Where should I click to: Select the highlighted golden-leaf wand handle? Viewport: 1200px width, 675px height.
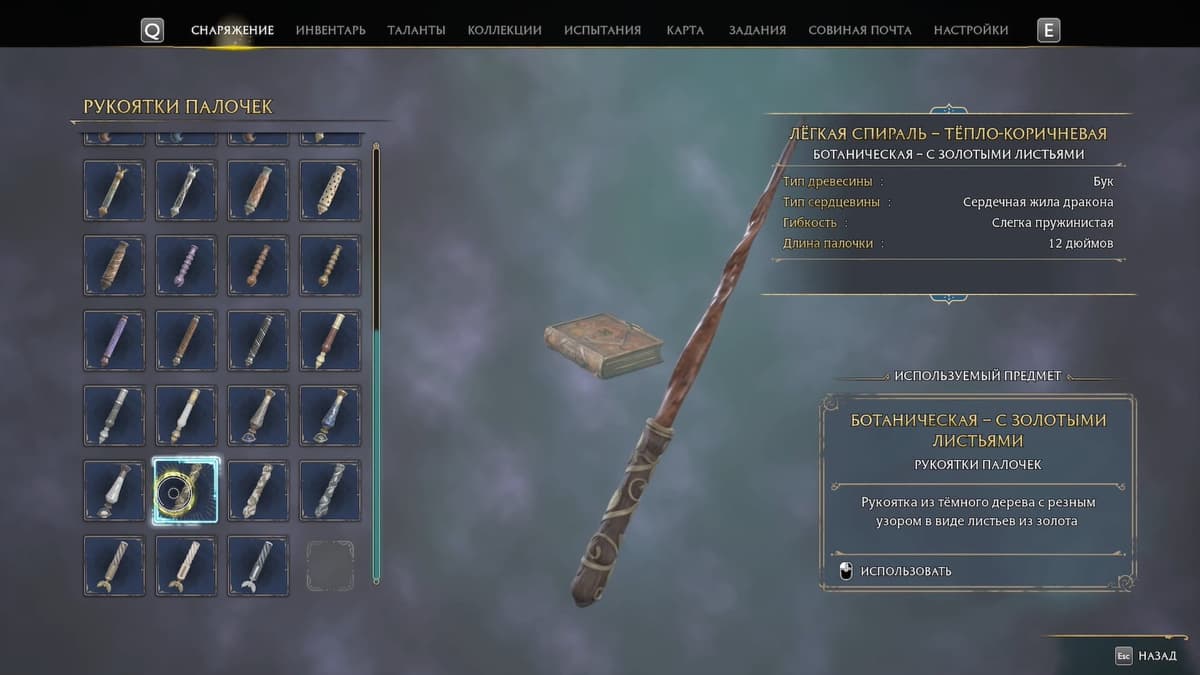[186, 491]
